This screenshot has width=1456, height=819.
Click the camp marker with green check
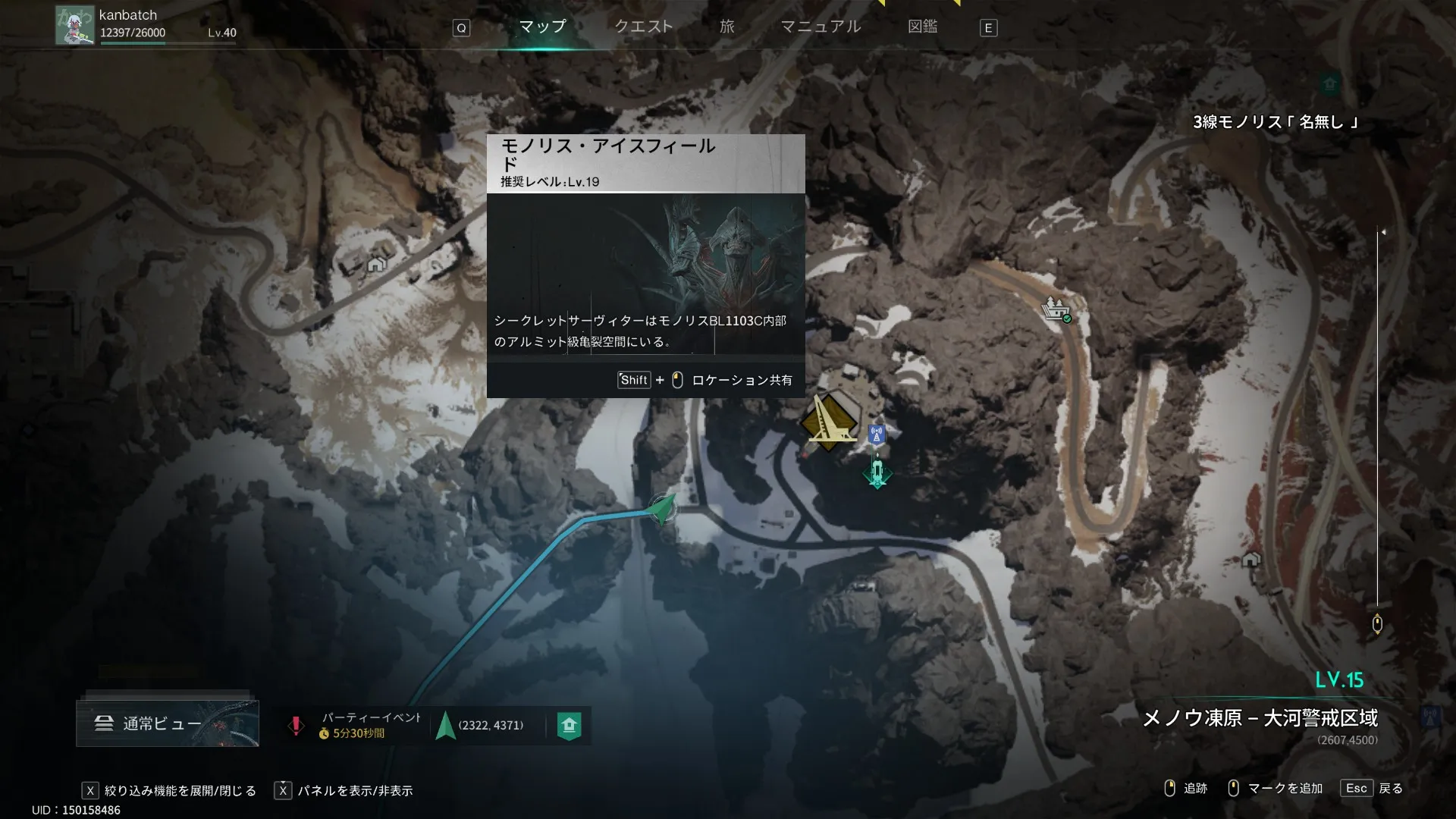click(1056, 309)
